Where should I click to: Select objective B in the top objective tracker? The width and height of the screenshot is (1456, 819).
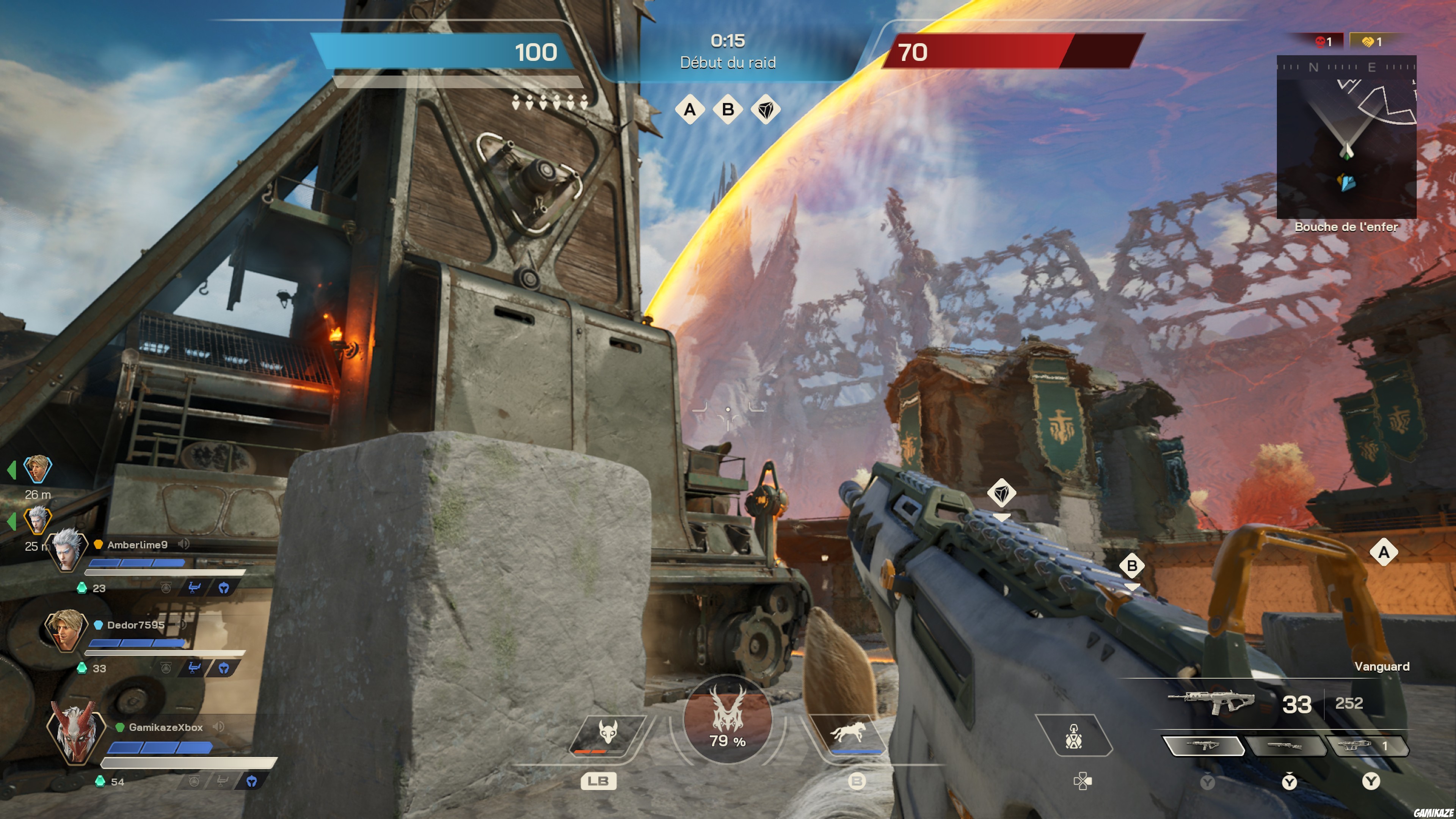[x=728, y=109]
